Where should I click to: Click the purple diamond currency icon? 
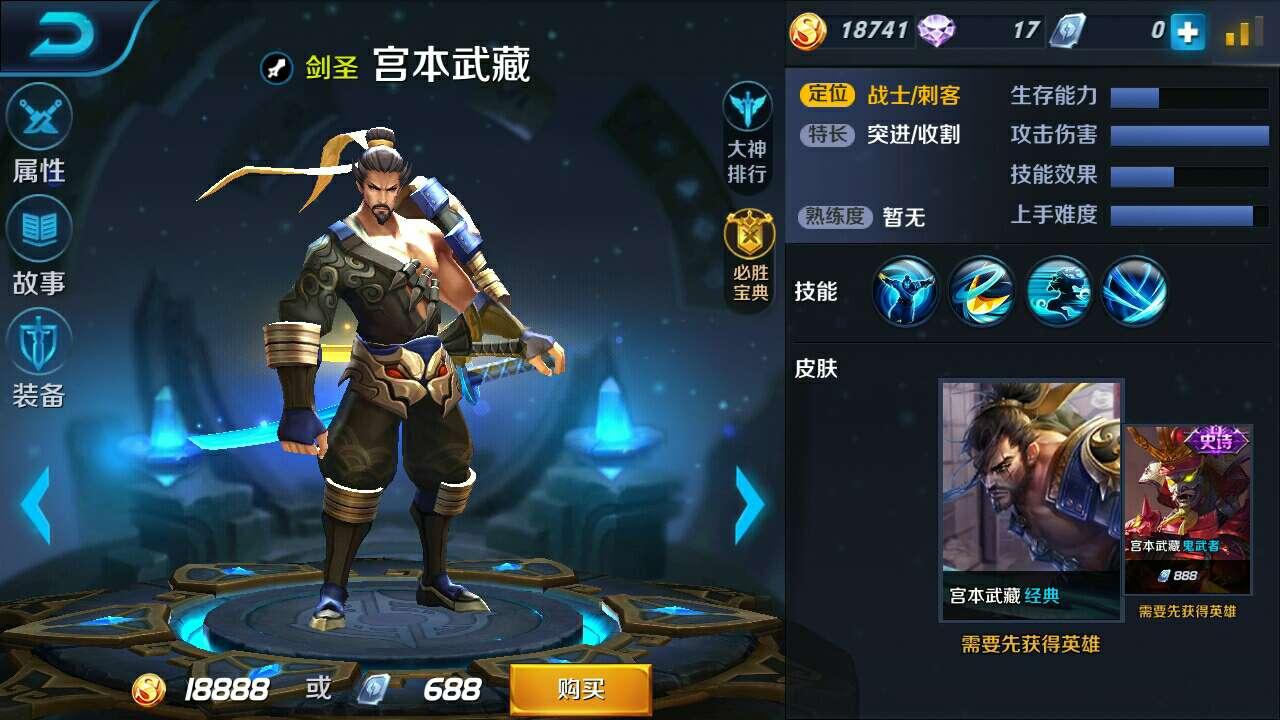point(934,28)
